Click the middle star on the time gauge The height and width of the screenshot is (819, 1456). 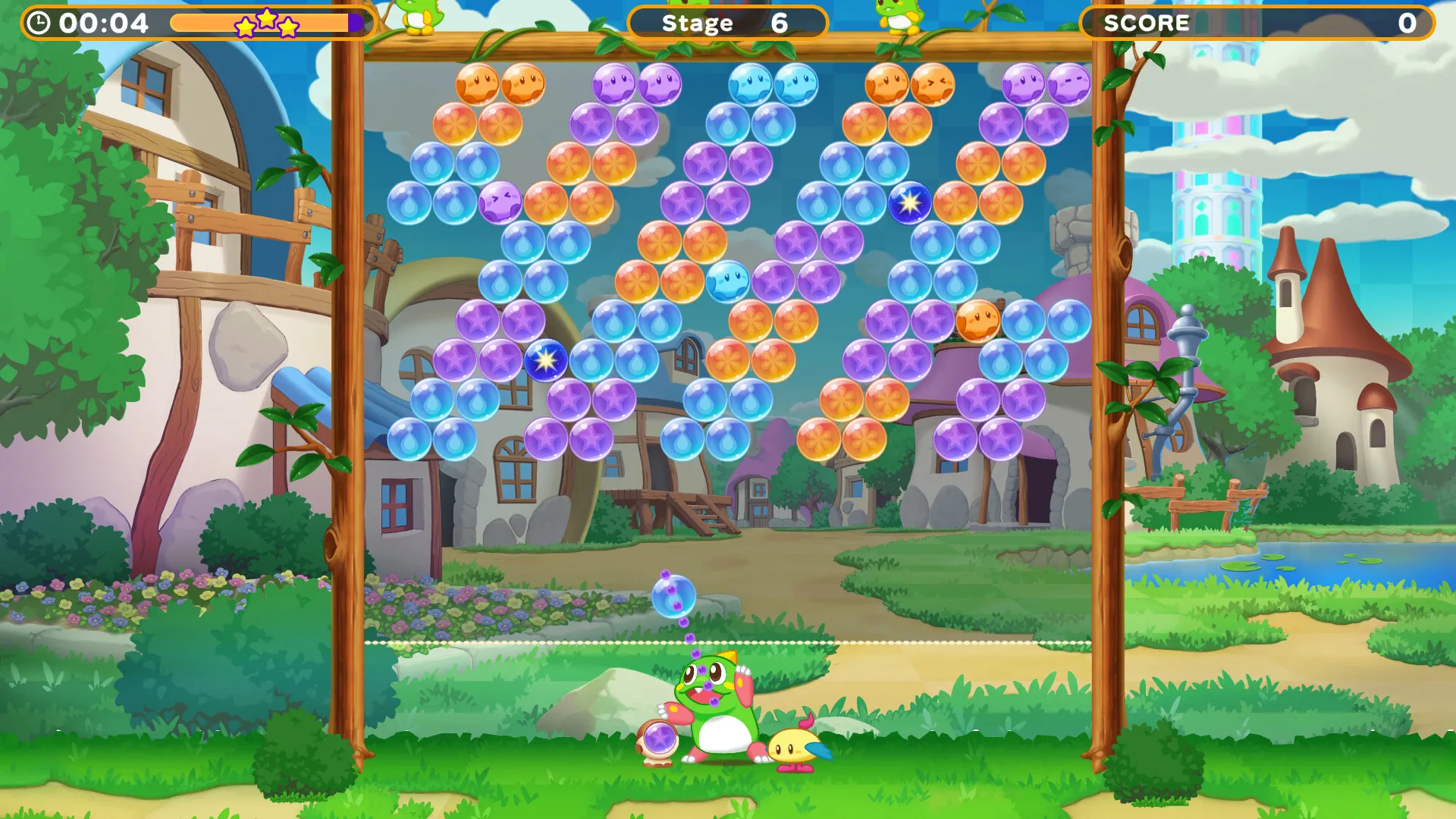pos(267,20)
